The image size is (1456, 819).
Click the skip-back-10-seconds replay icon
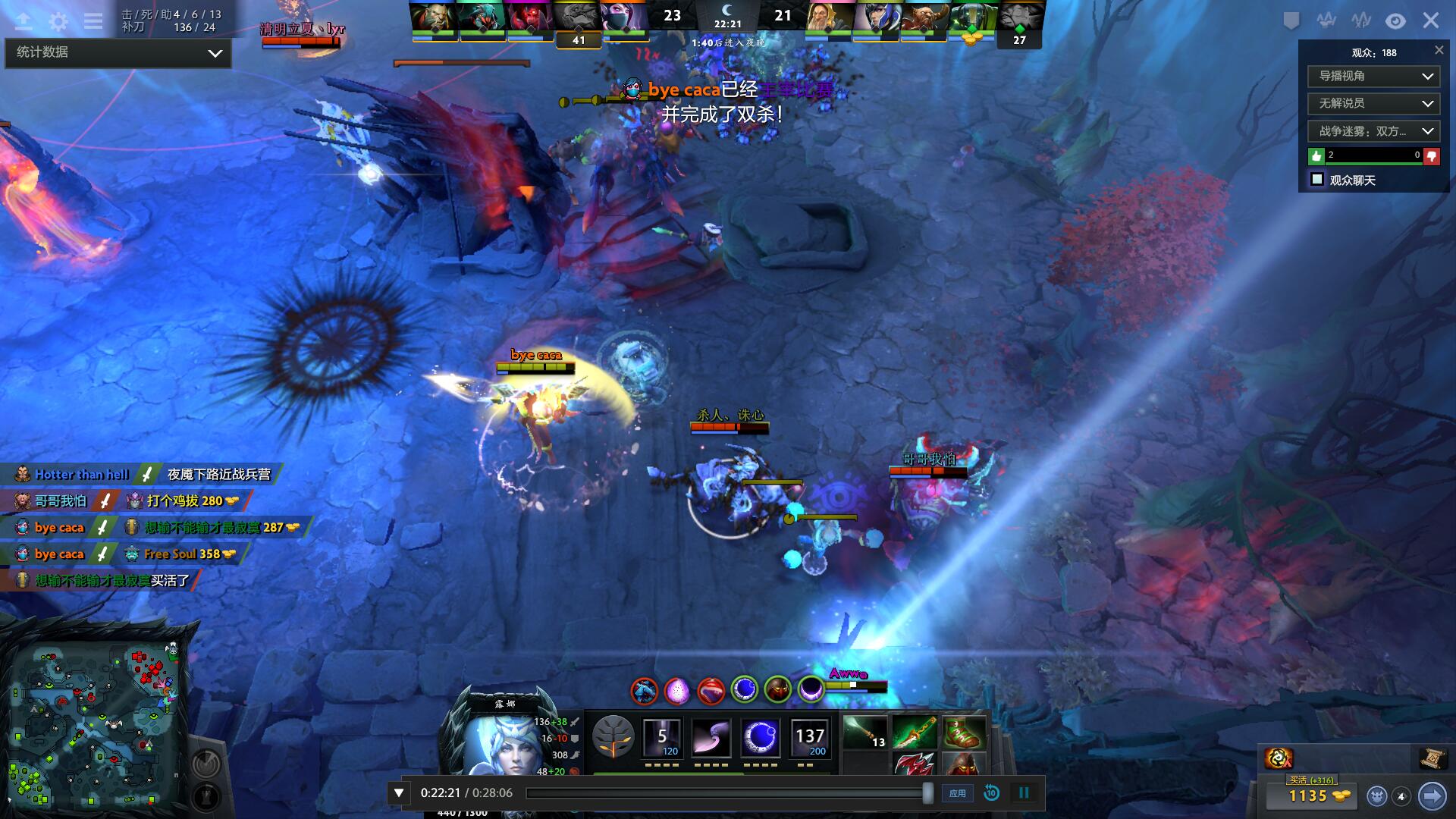[x=991, y=792]
